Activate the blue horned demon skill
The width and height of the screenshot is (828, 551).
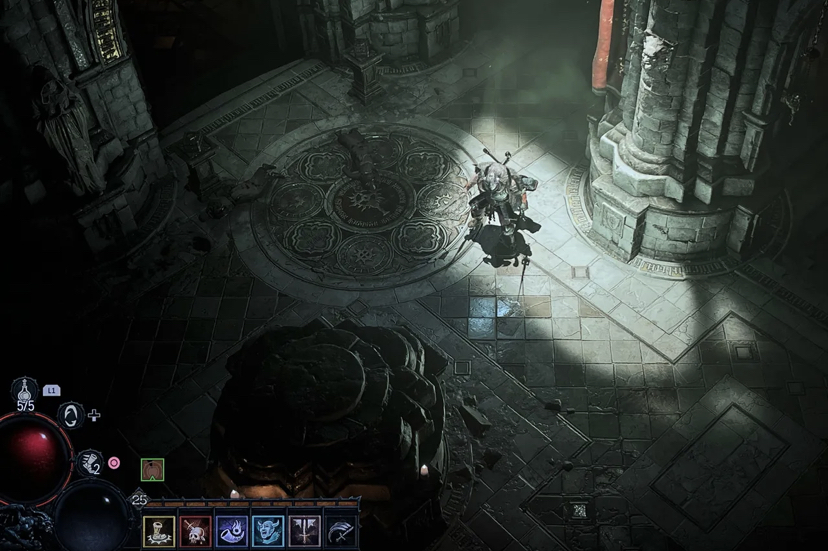click(268, 530)
